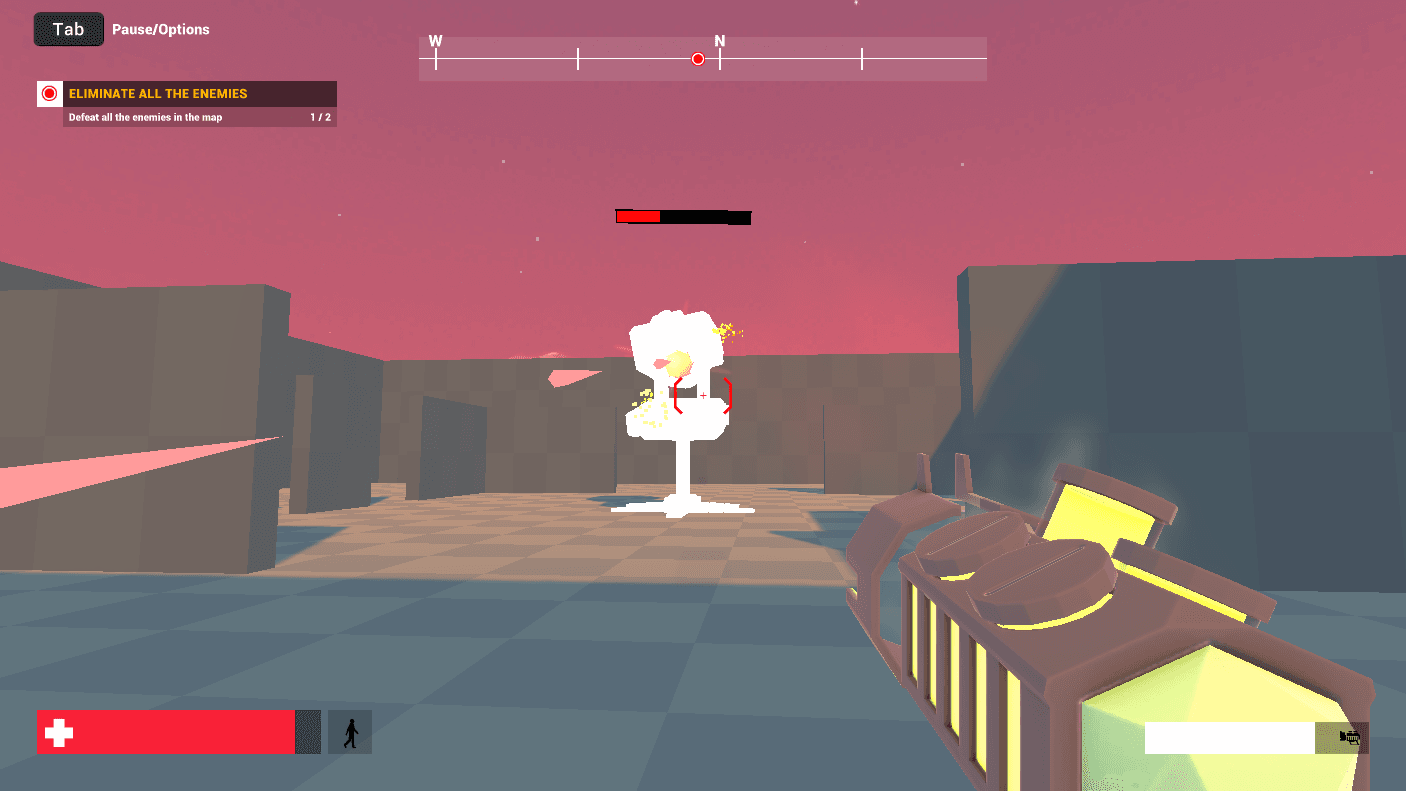Click the red target objective icon
Viewport: 1406px width, 791px height.
click(x=50, y=94)
